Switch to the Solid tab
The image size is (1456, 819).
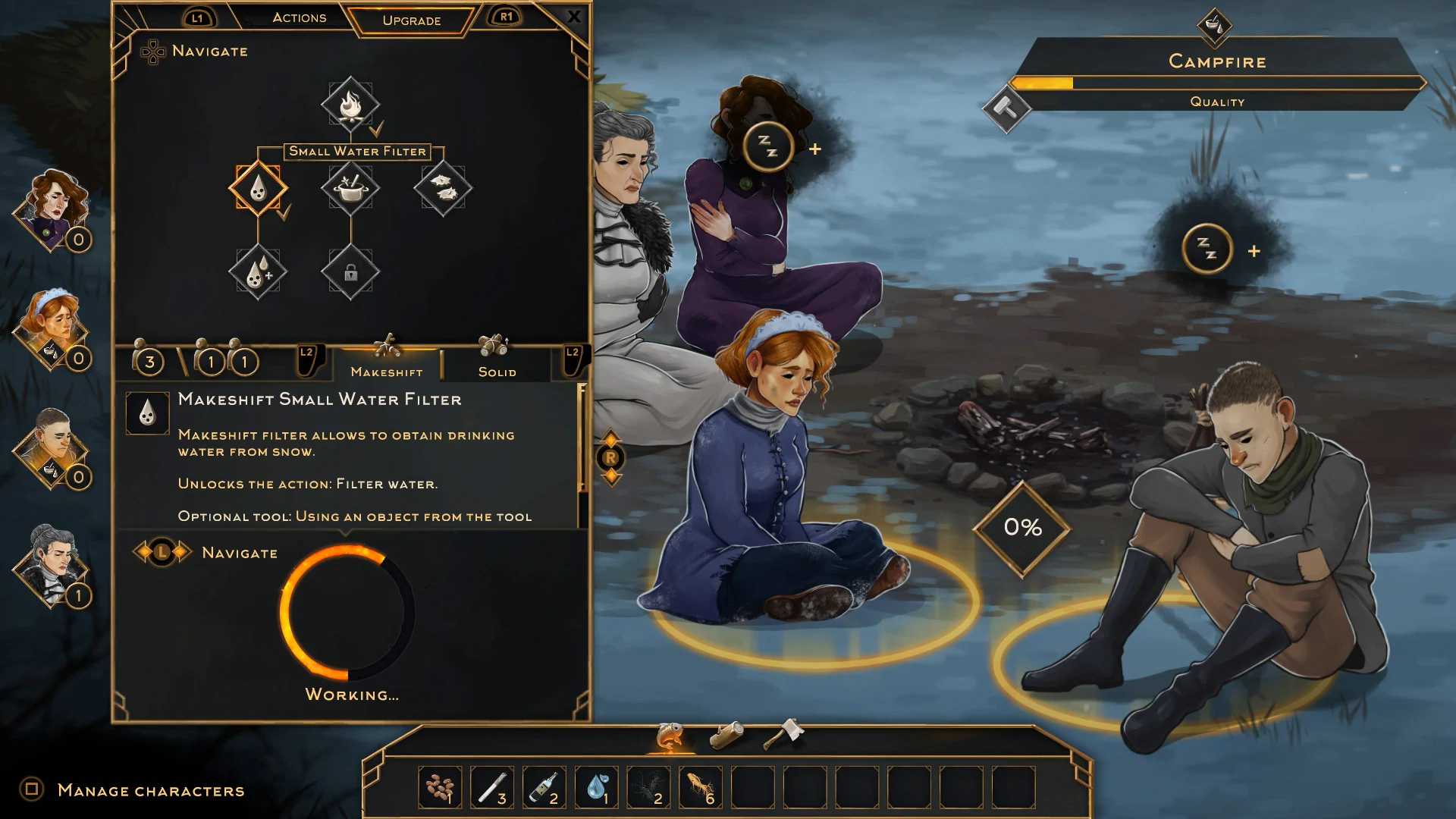coord(497,372)
